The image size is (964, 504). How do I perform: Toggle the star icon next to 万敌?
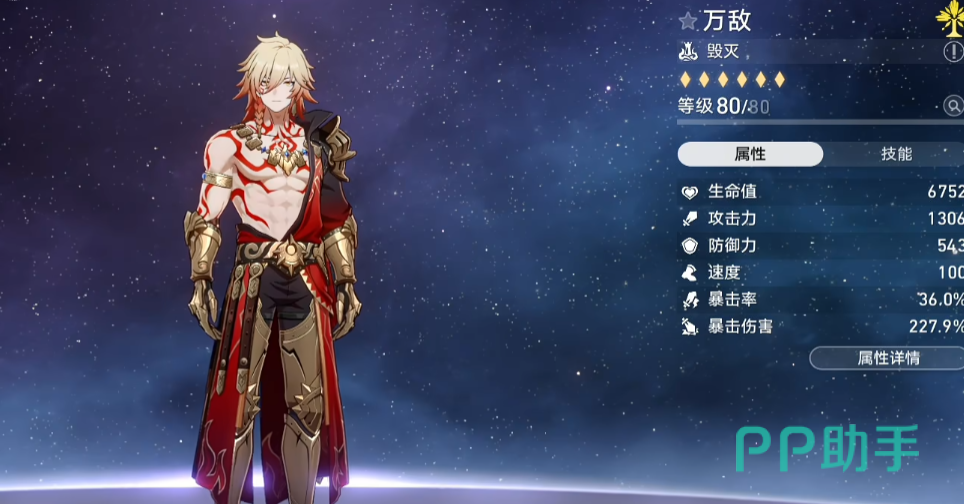click(x=688, y=21)
